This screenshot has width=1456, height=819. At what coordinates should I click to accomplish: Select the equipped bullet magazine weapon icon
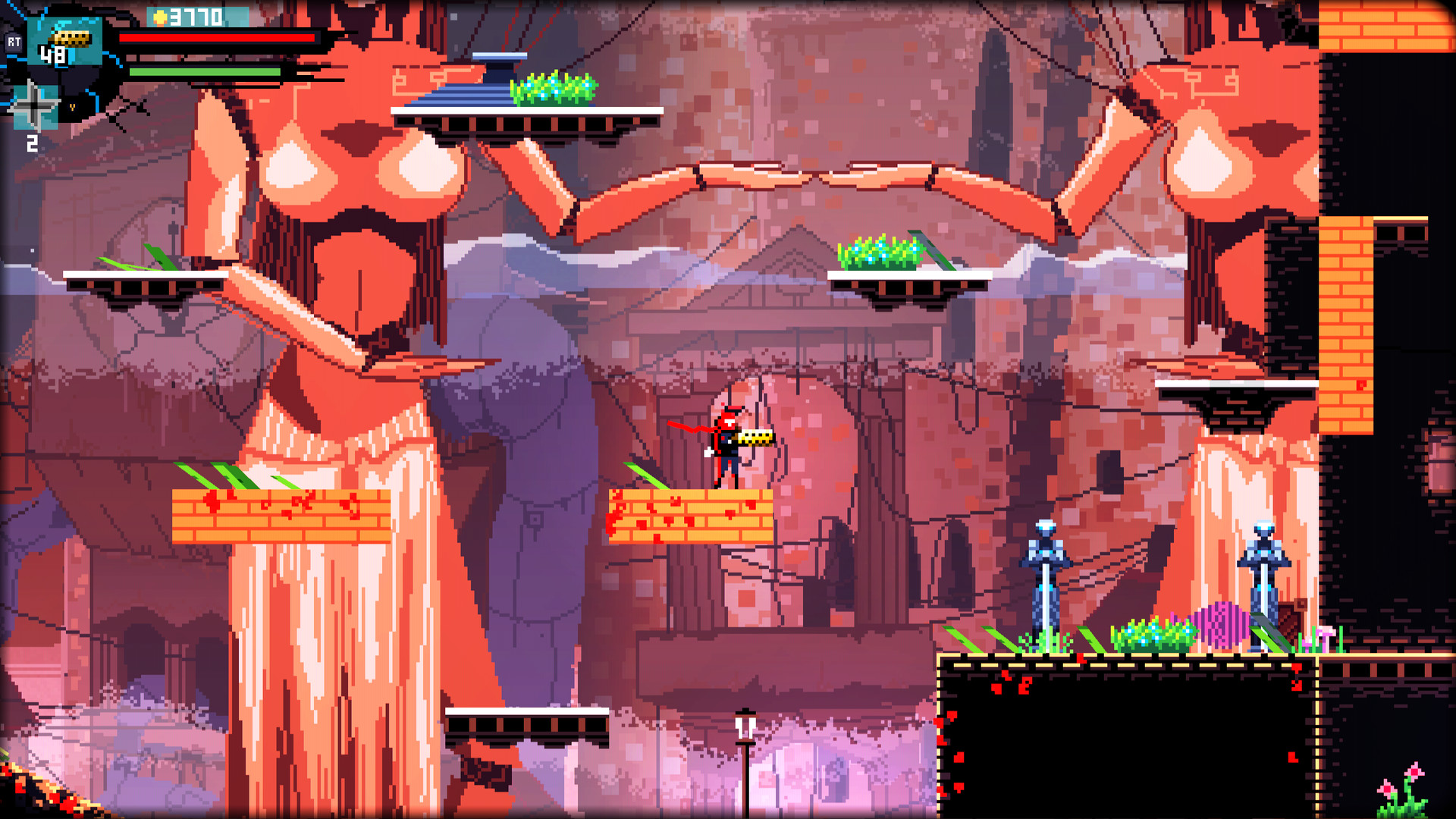[70, 39]
